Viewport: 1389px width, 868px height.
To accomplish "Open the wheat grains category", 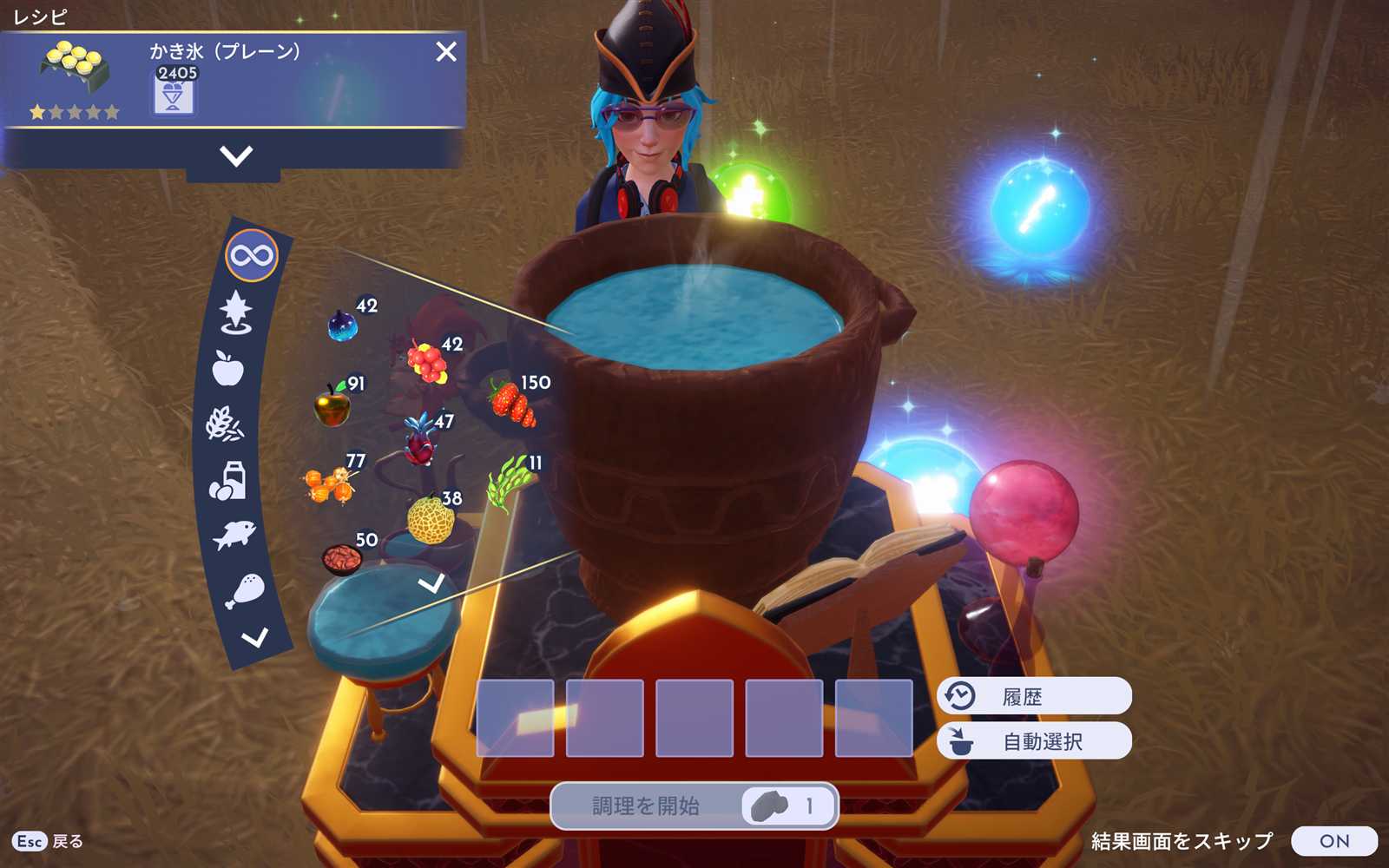I will pos(224,424).
